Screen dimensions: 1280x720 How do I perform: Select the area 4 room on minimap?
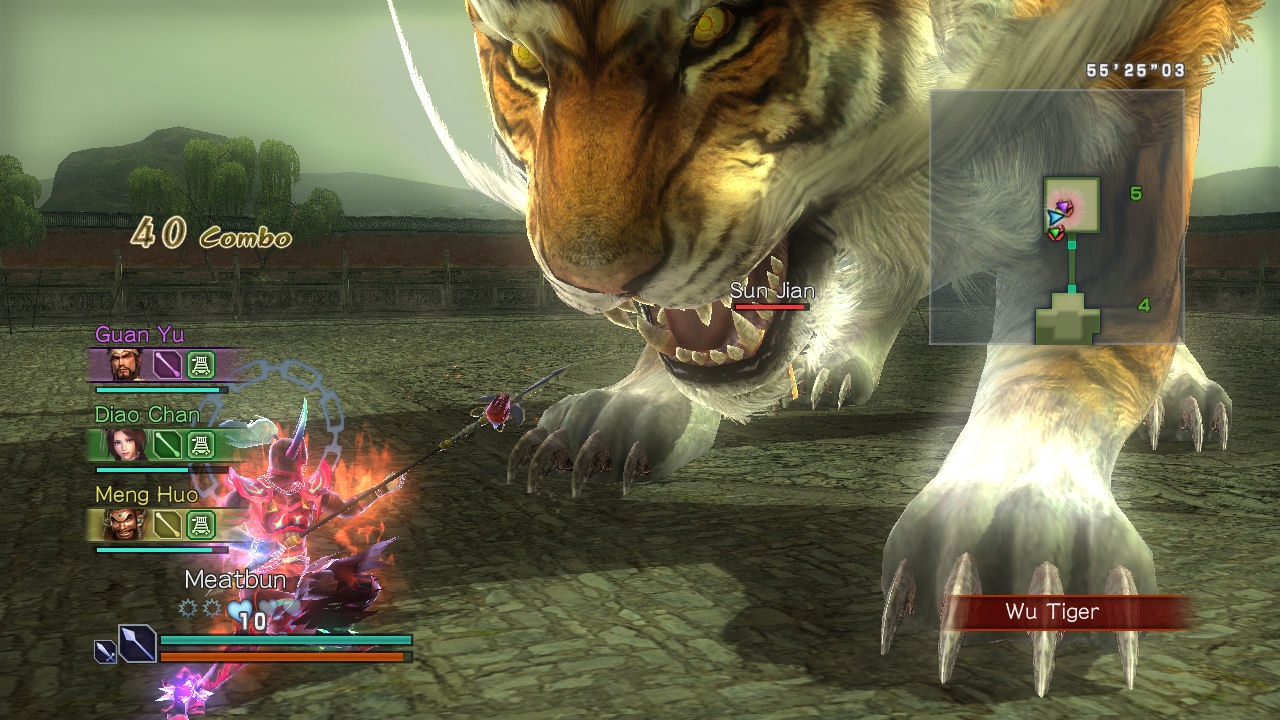pos(1068,322)
